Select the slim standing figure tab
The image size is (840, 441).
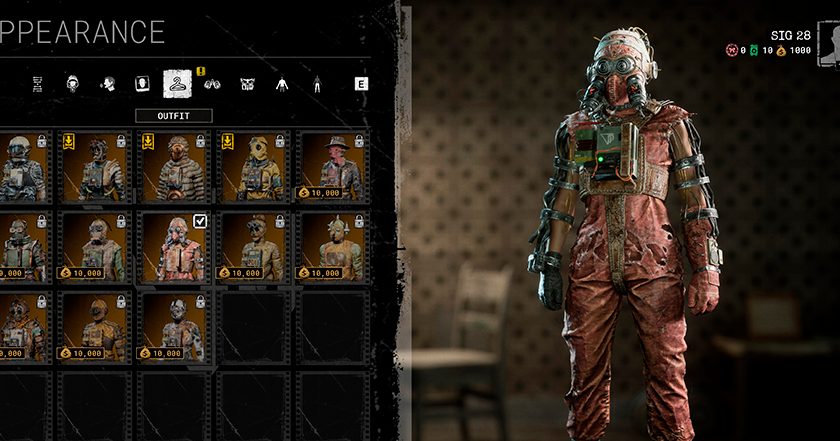pos(317,84)
